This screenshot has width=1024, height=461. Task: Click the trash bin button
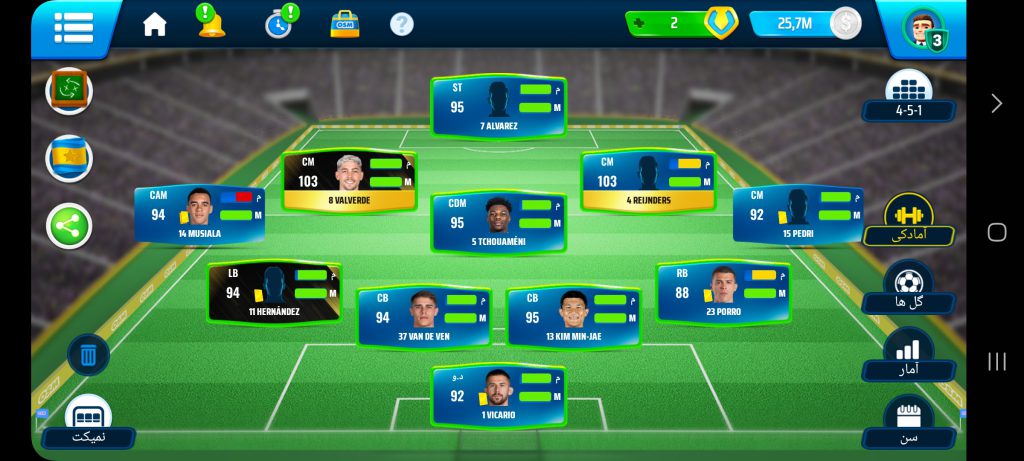(x=88, y=354)
